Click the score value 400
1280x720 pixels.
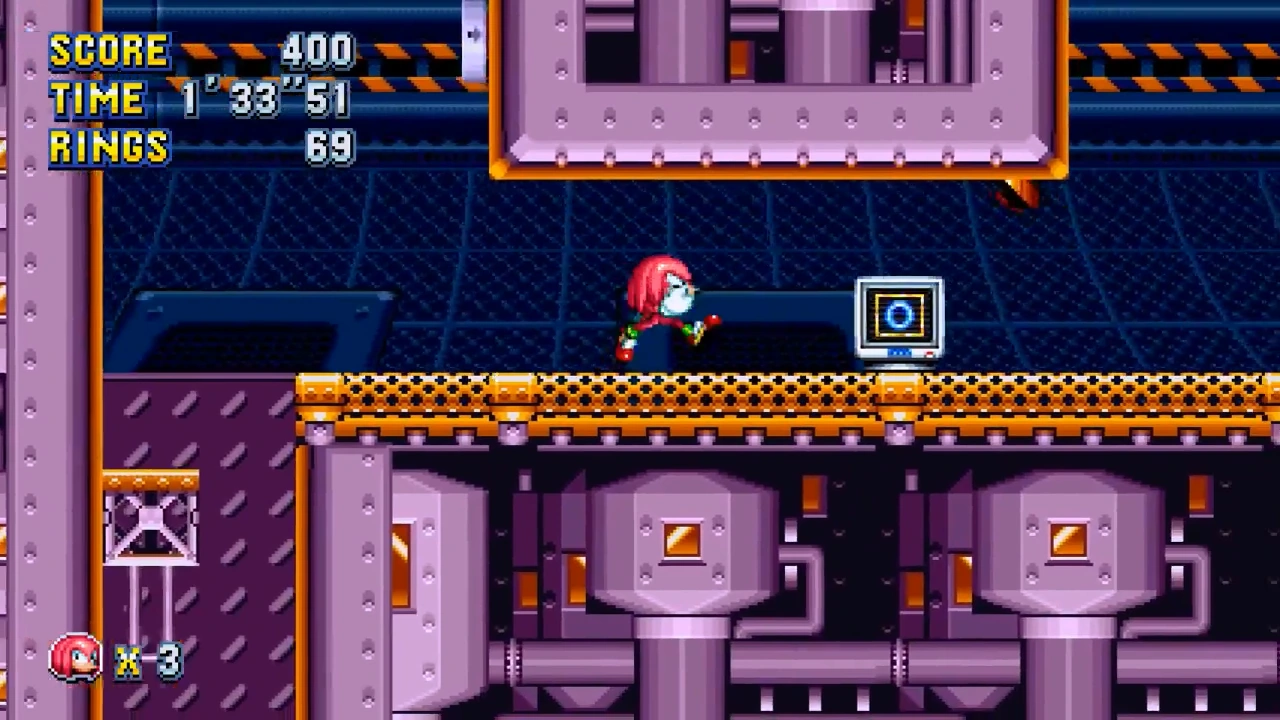coord(316,50)
